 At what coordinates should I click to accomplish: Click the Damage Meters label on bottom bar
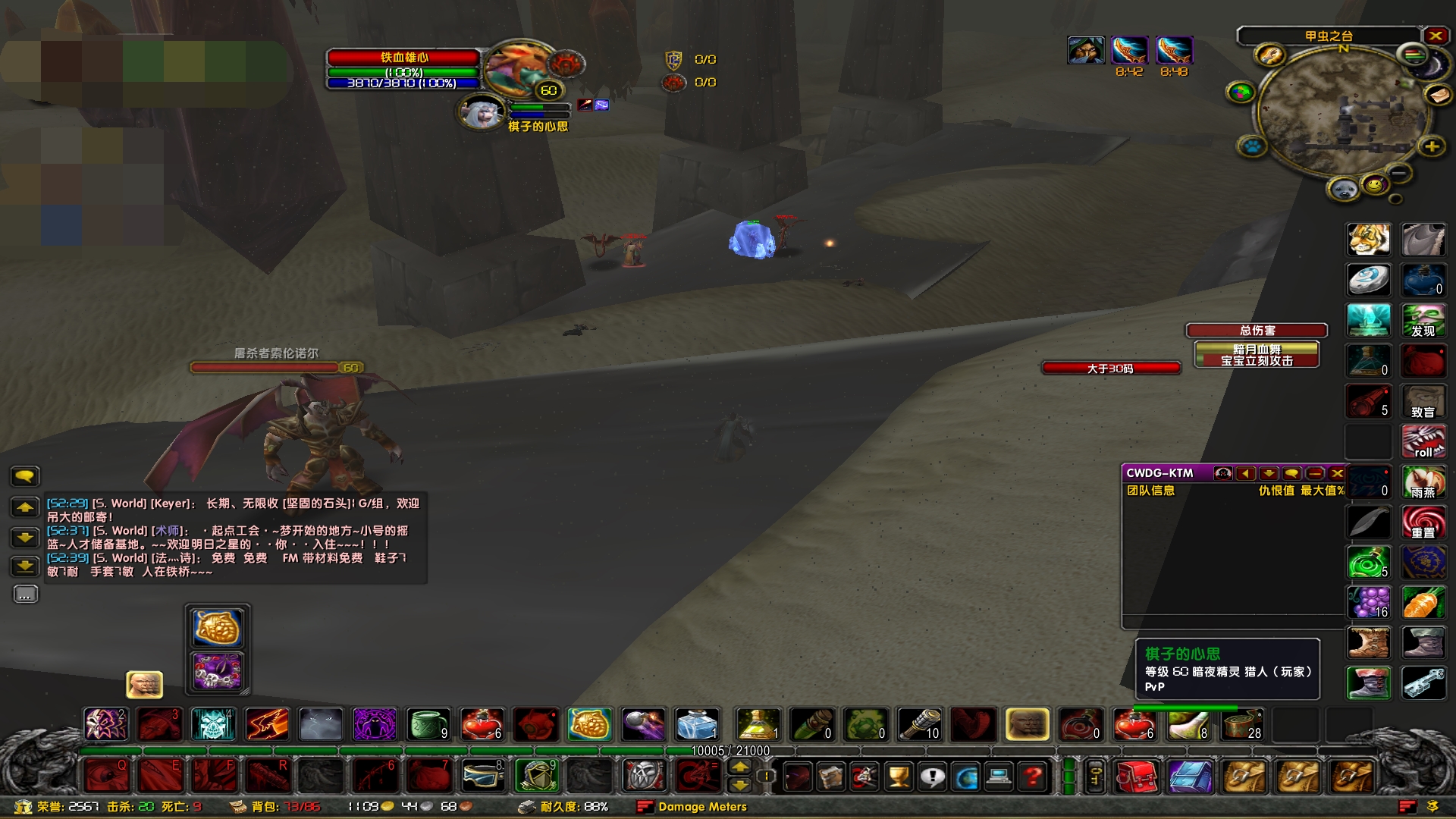pyautogui.click(x=702, y=807)
